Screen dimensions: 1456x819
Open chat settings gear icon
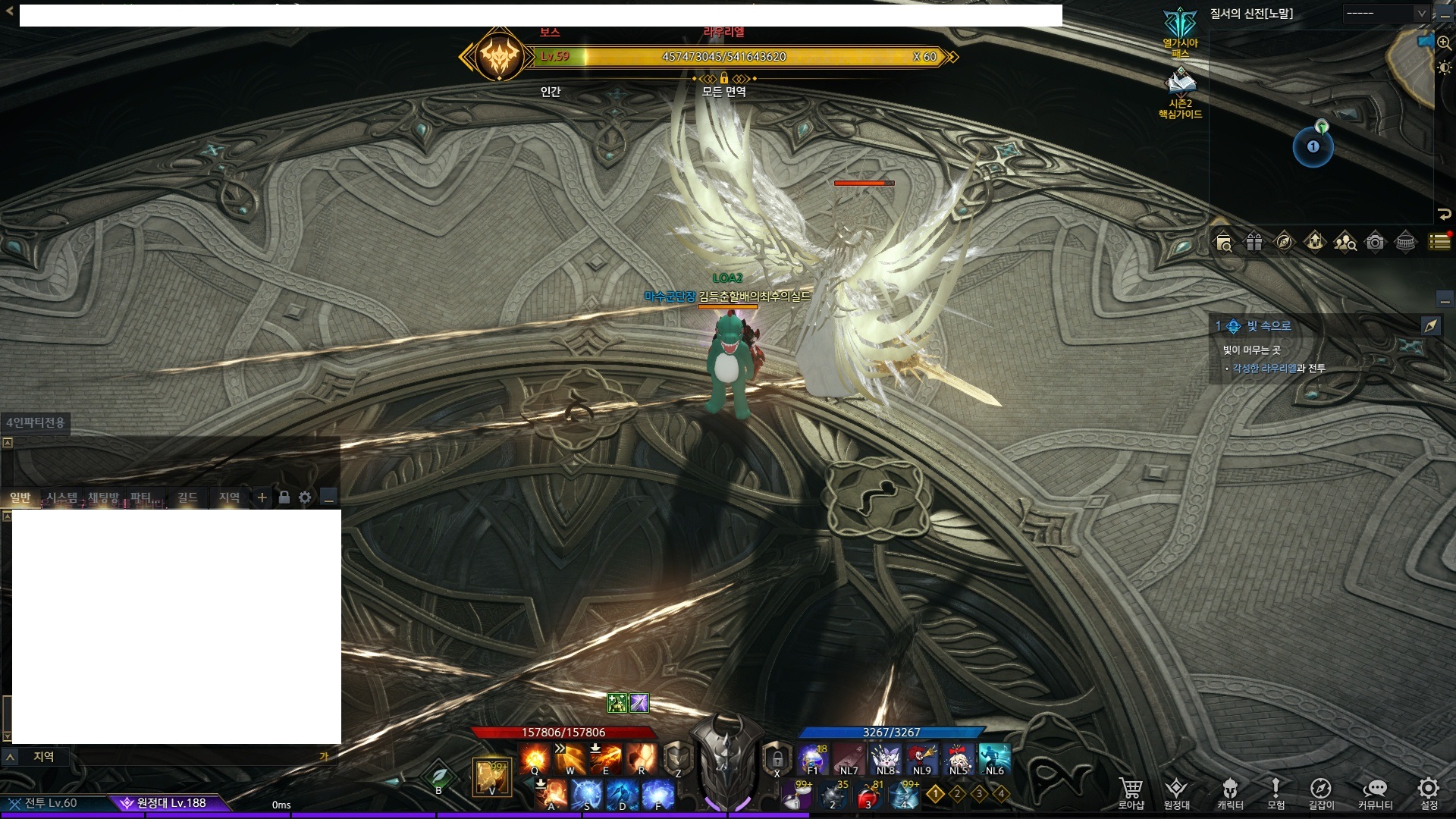[305, 497]
